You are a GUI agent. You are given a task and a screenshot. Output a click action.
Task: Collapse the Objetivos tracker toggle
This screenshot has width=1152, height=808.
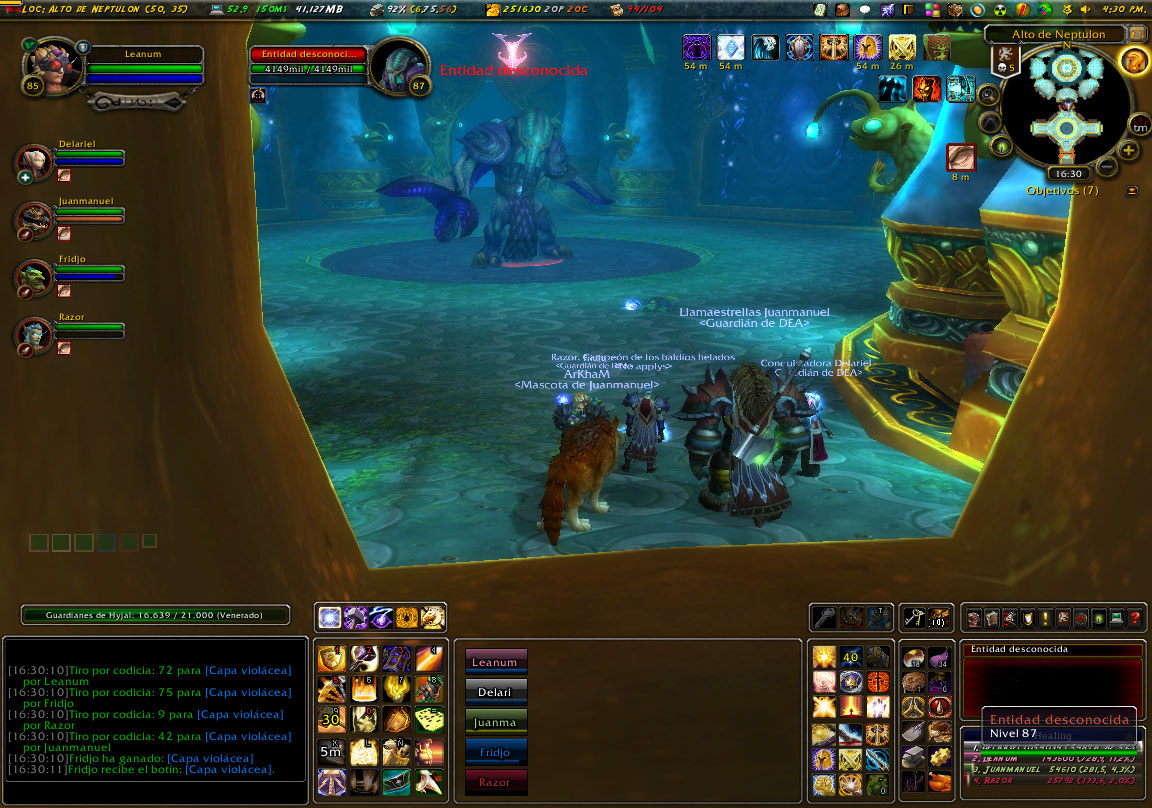(1132, 190)
